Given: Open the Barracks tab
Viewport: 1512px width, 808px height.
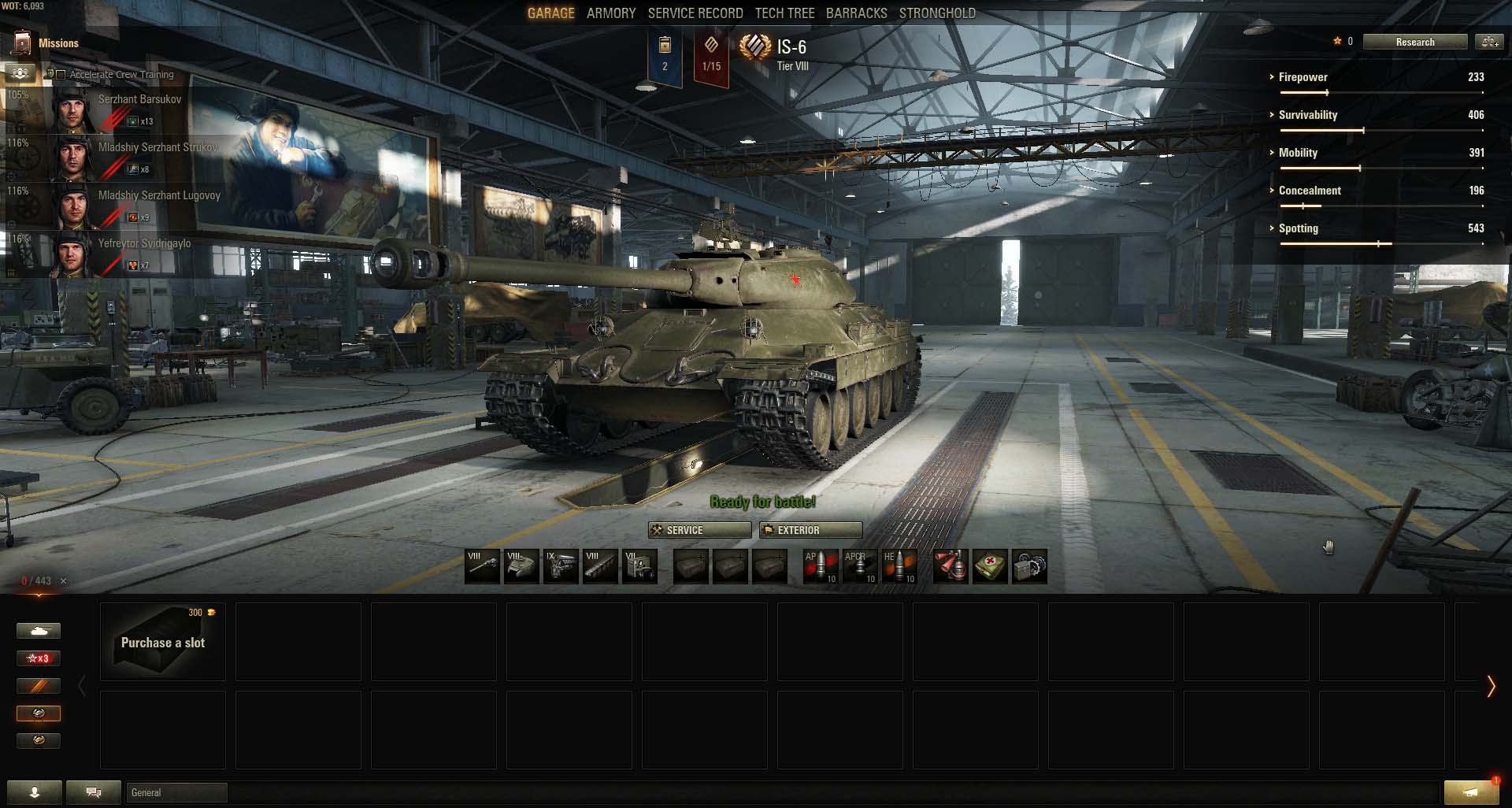Looking at the screenshot, I should [x=856, y=13].
